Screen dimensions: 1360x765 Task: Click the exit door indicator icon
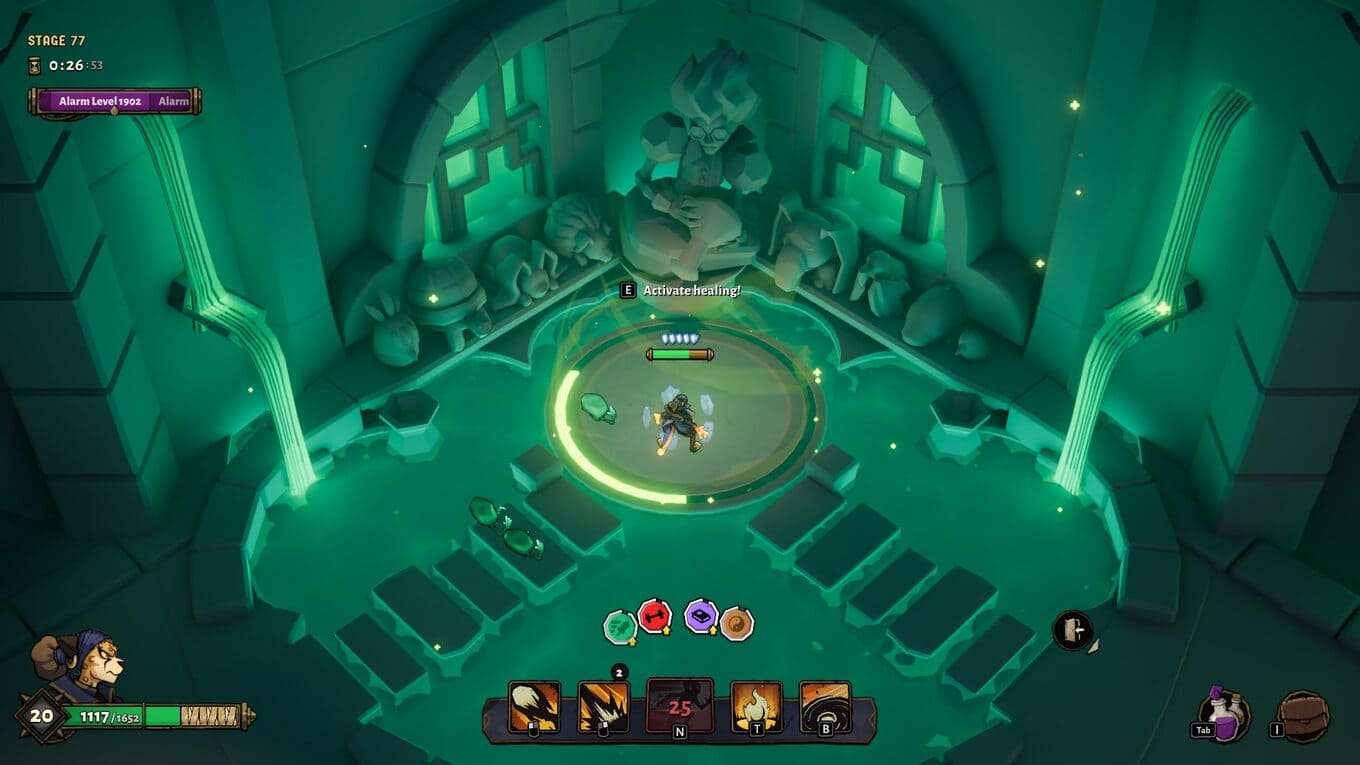(1072, 630)
